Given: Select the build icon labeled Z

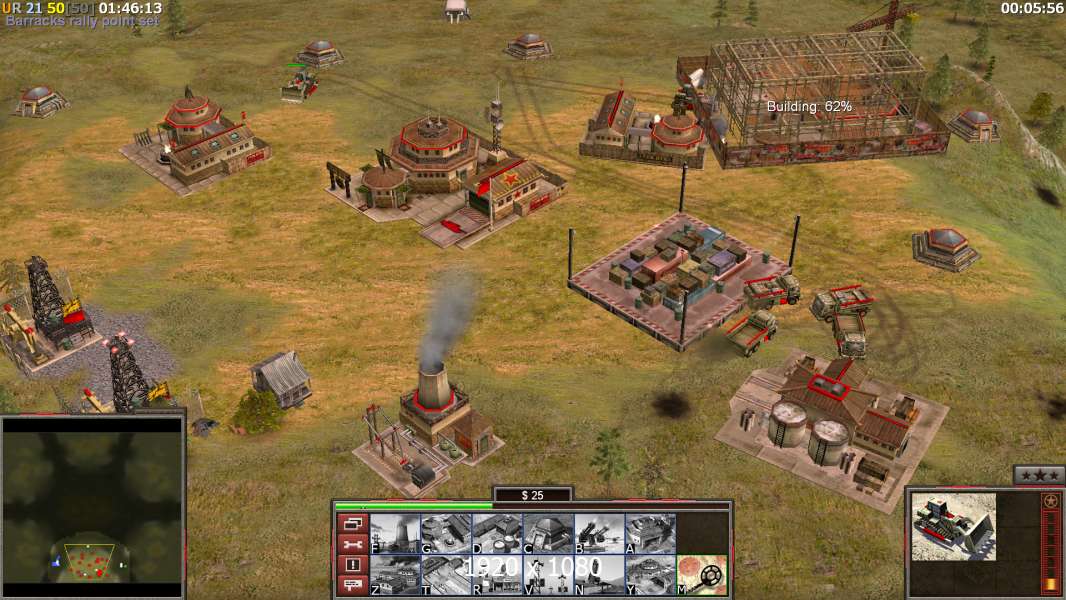Looking at the screenshot, I should pos(395,575).
